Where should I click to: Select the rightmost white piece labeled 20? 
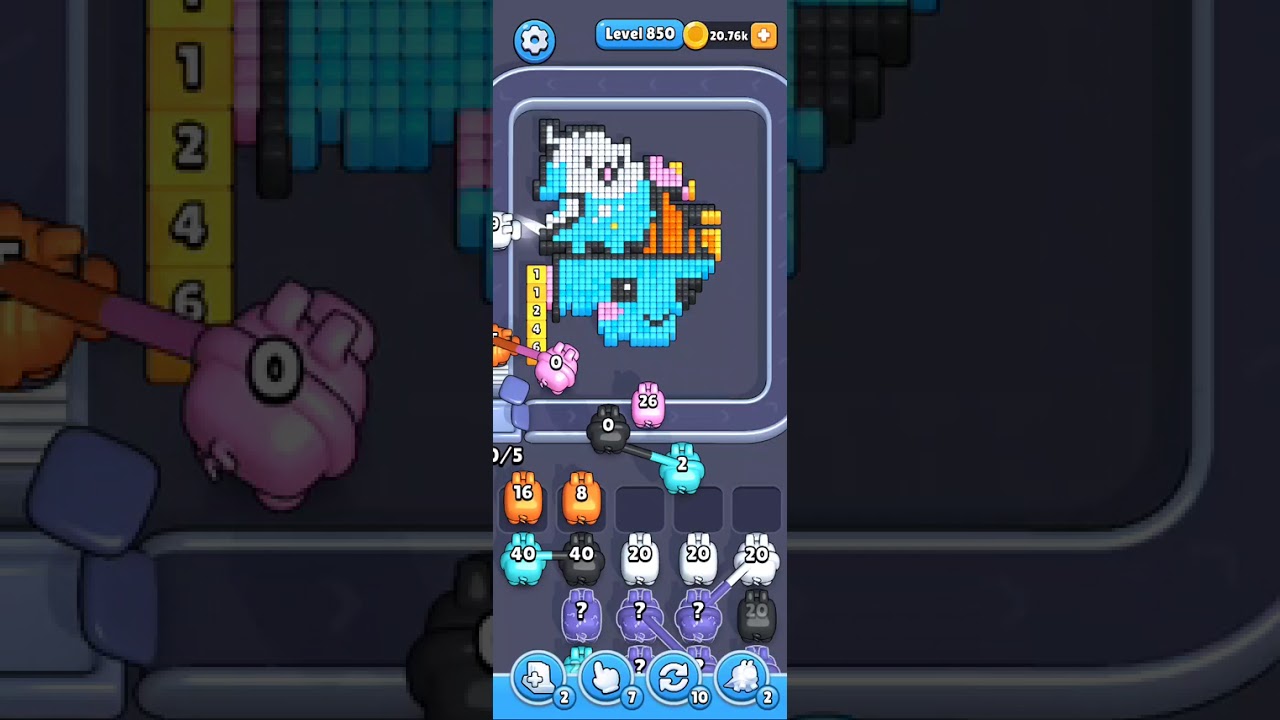pyautogui.click(x=757, y=556)
